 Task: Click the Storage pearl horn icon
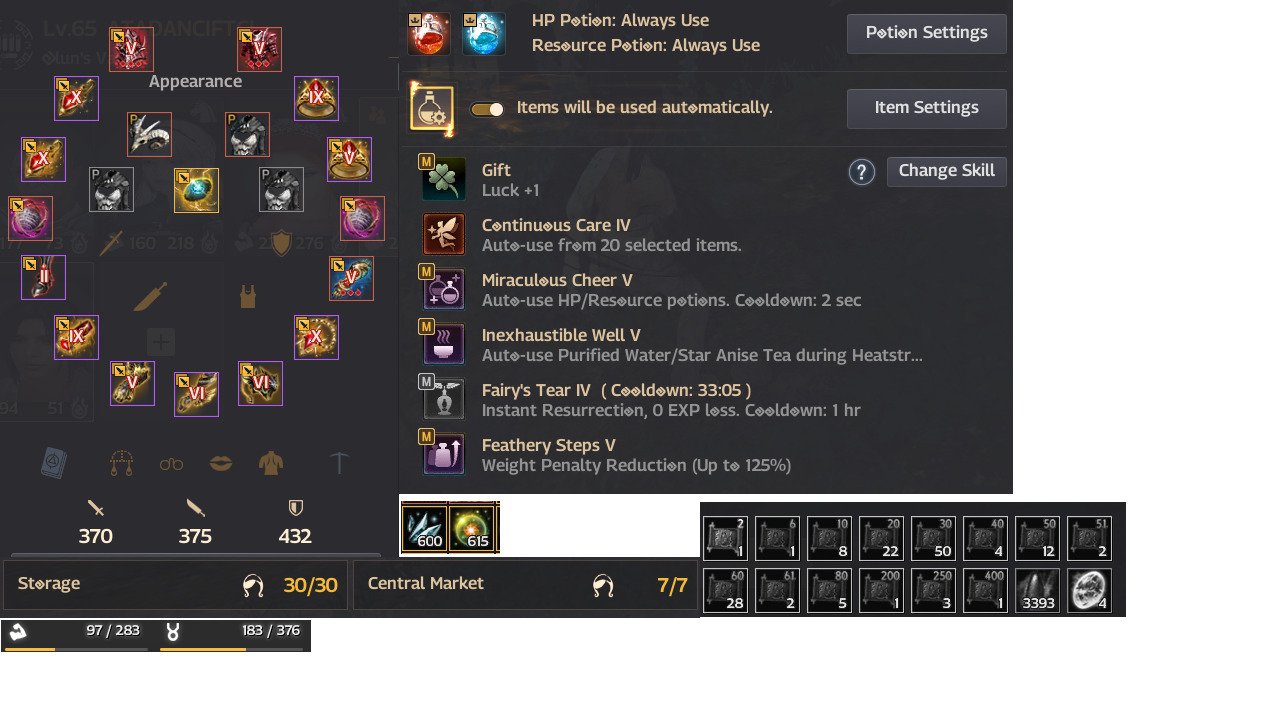click(x=253, y=584)
